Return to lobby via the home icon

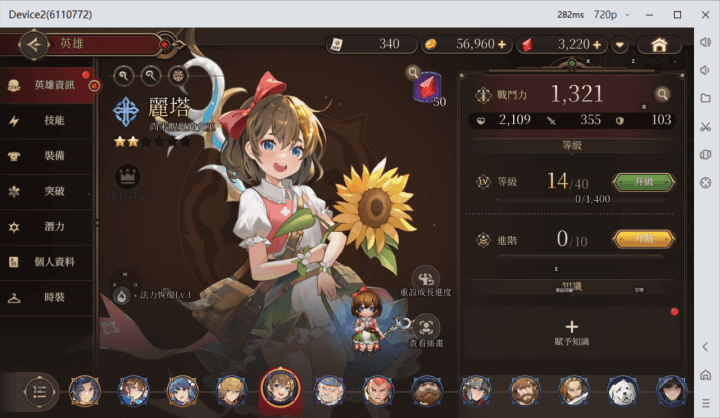[659, 45]
